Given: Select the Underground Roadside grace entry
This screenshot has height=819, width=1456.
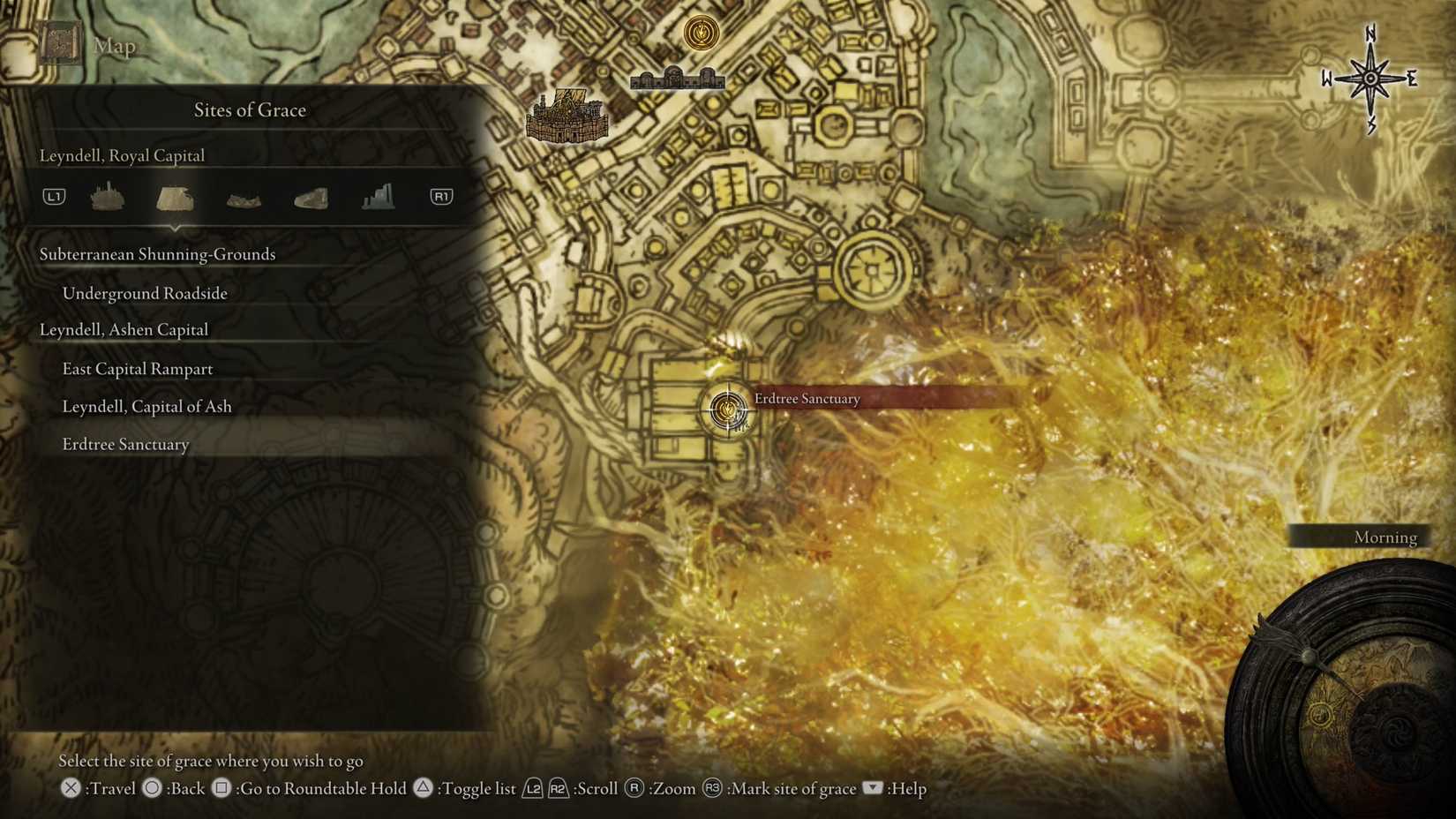Looking at the screenshot, I should pyautogui.click(x=145, y=293).
